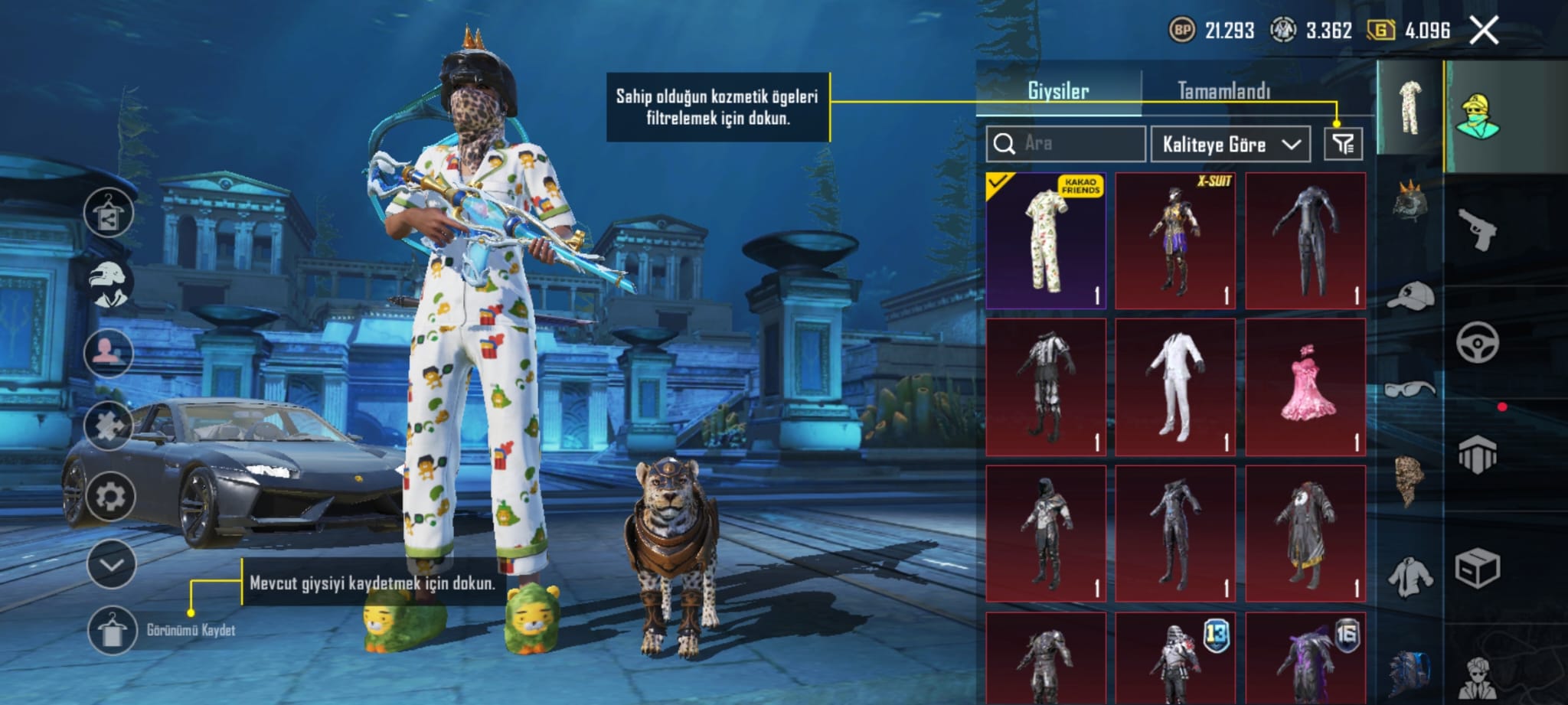Collapse the side menu with the down arrow
Screen dimensions: 1568x705
pos(111,565)
